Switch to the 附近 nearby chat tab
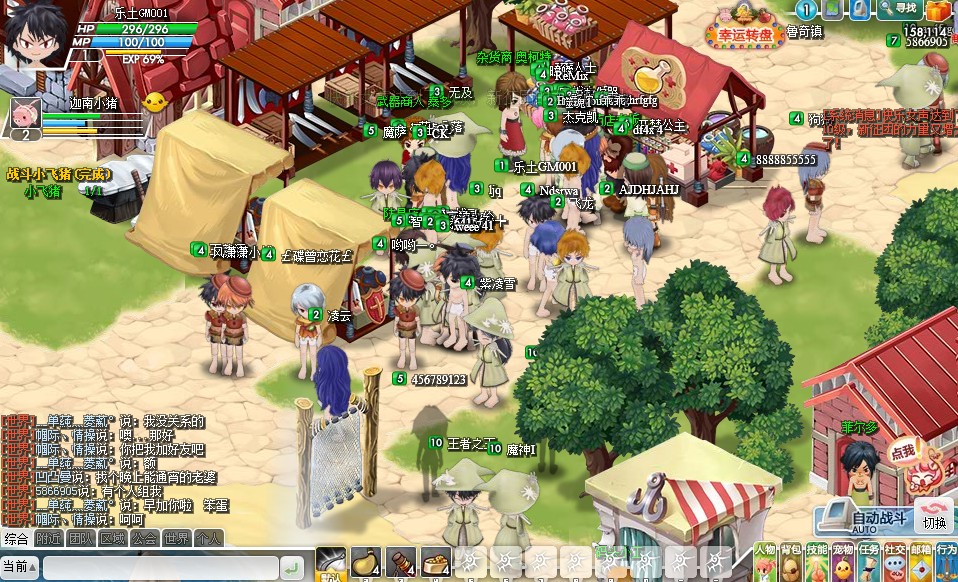 click(48, 539)
